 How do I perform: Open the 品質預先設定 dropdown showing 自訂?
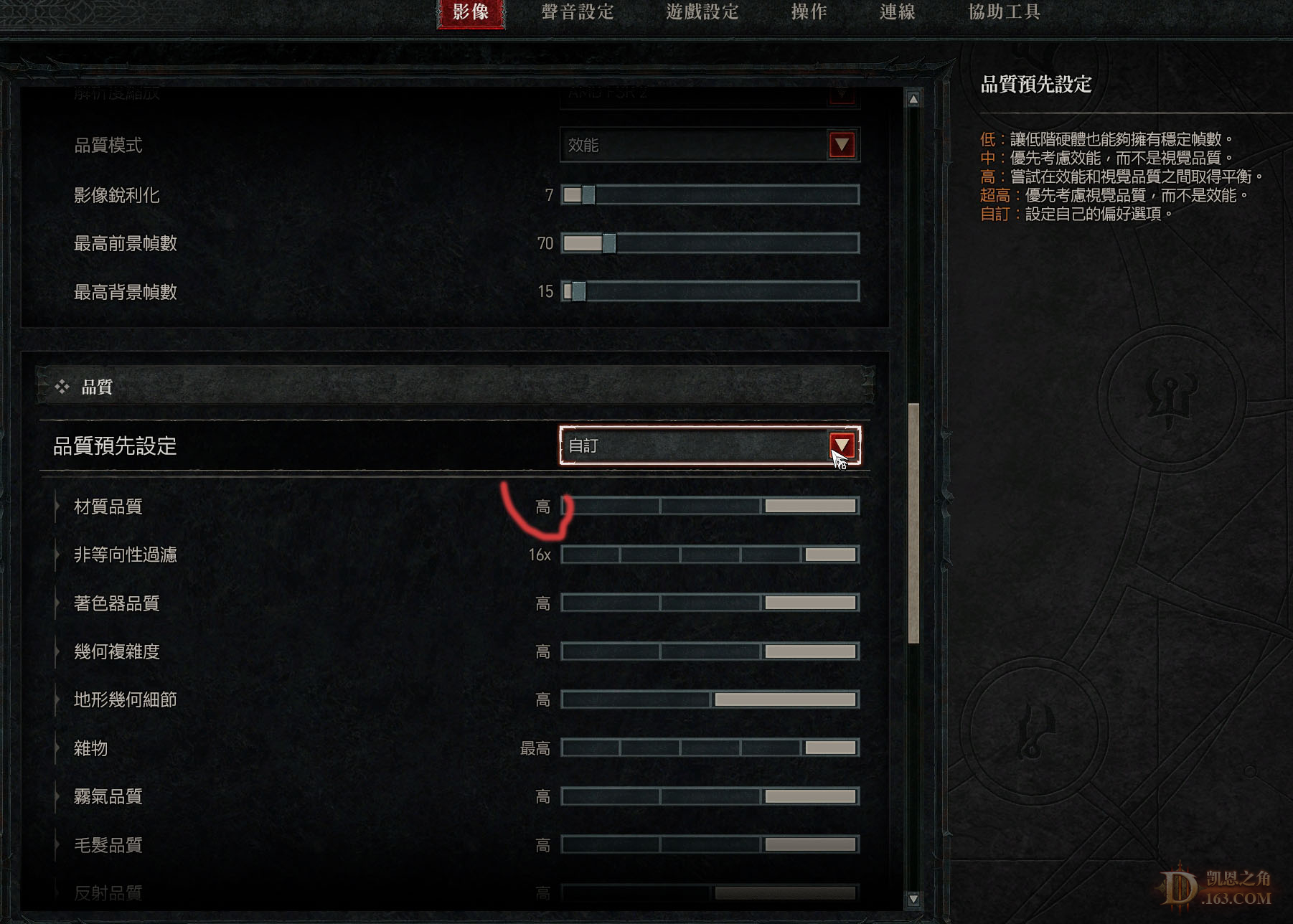click(x=710, y=445)
